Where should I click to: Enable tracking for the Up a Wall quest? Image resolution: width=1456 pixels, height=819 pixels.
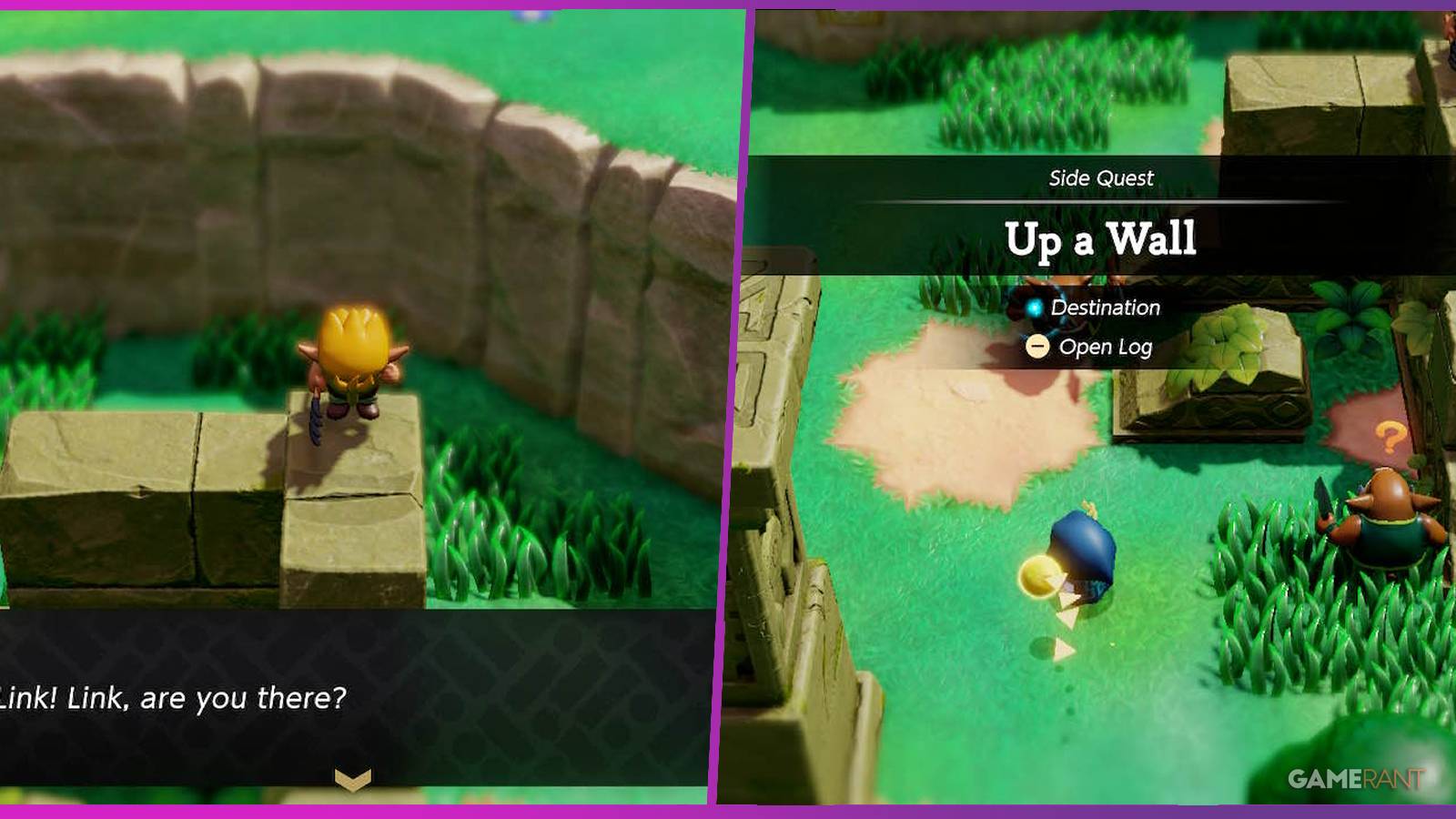coord(1101,237)
